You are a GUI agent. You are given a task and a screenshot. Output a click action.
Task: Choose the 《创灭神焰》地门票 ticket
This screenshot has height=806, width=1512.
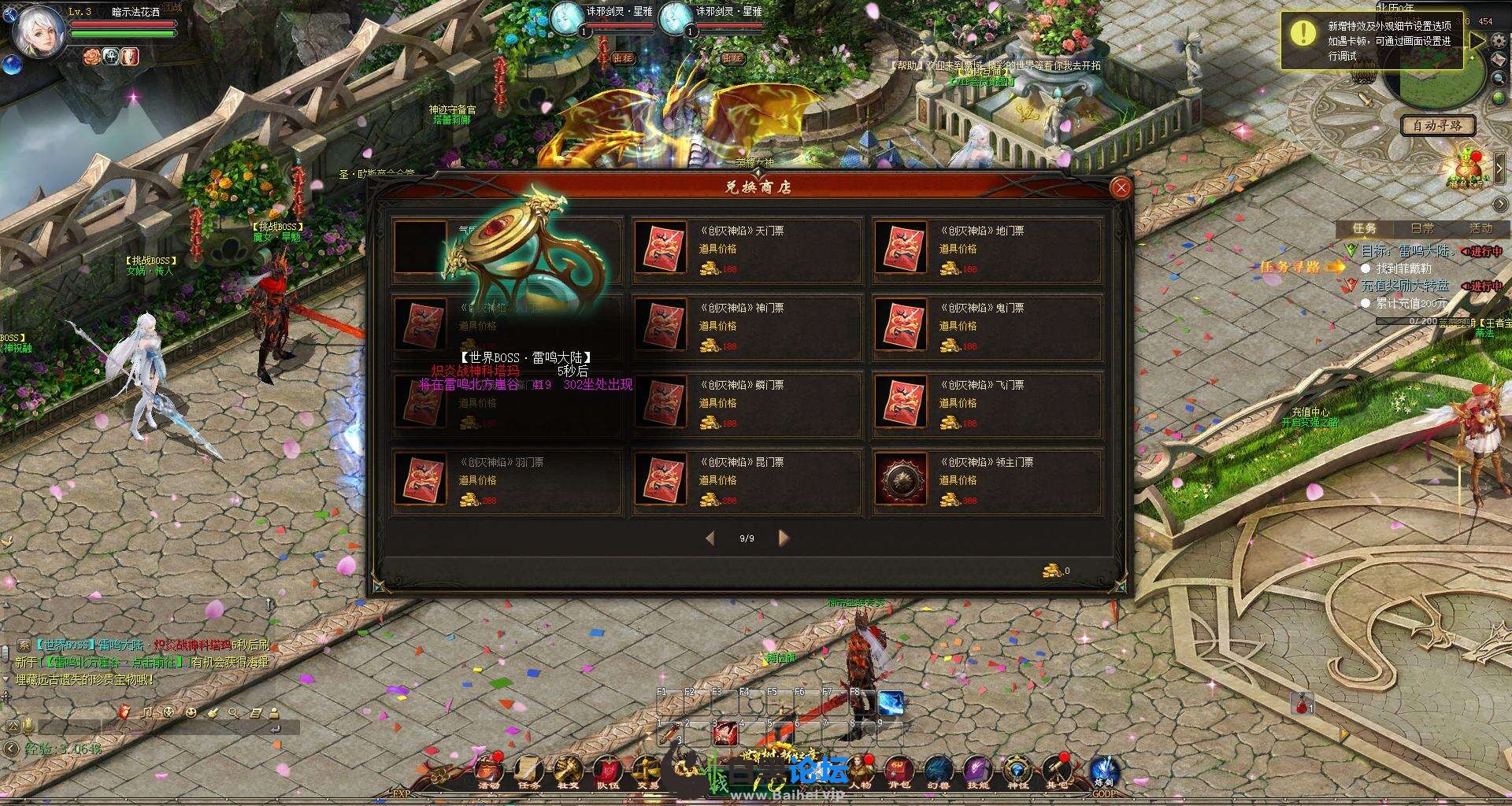[x=986, y=249]
